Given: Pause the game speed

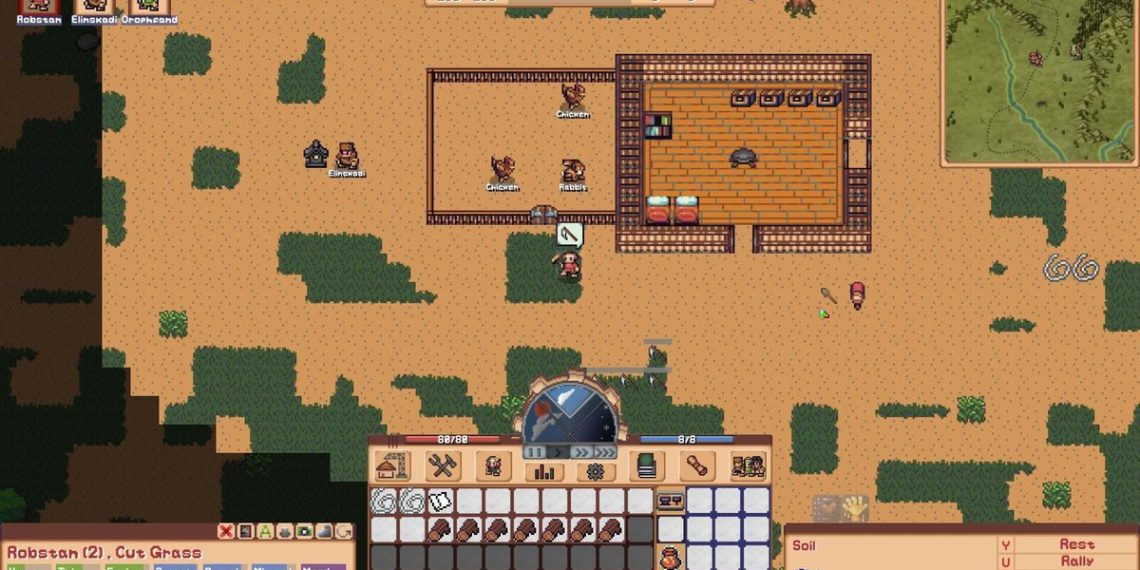Looking at the screenshot, I should pos(532,452).
